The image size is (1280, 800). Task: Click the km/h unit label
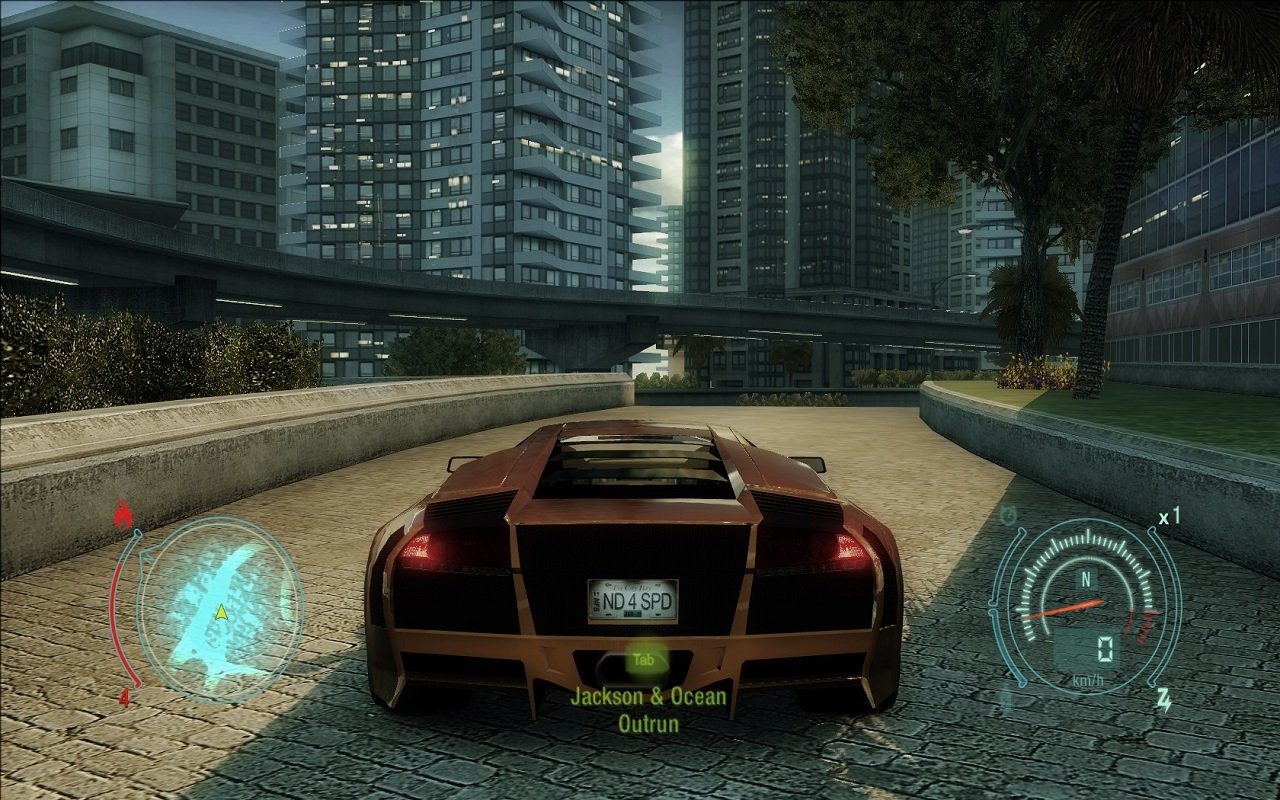(x=1086, y=678)
